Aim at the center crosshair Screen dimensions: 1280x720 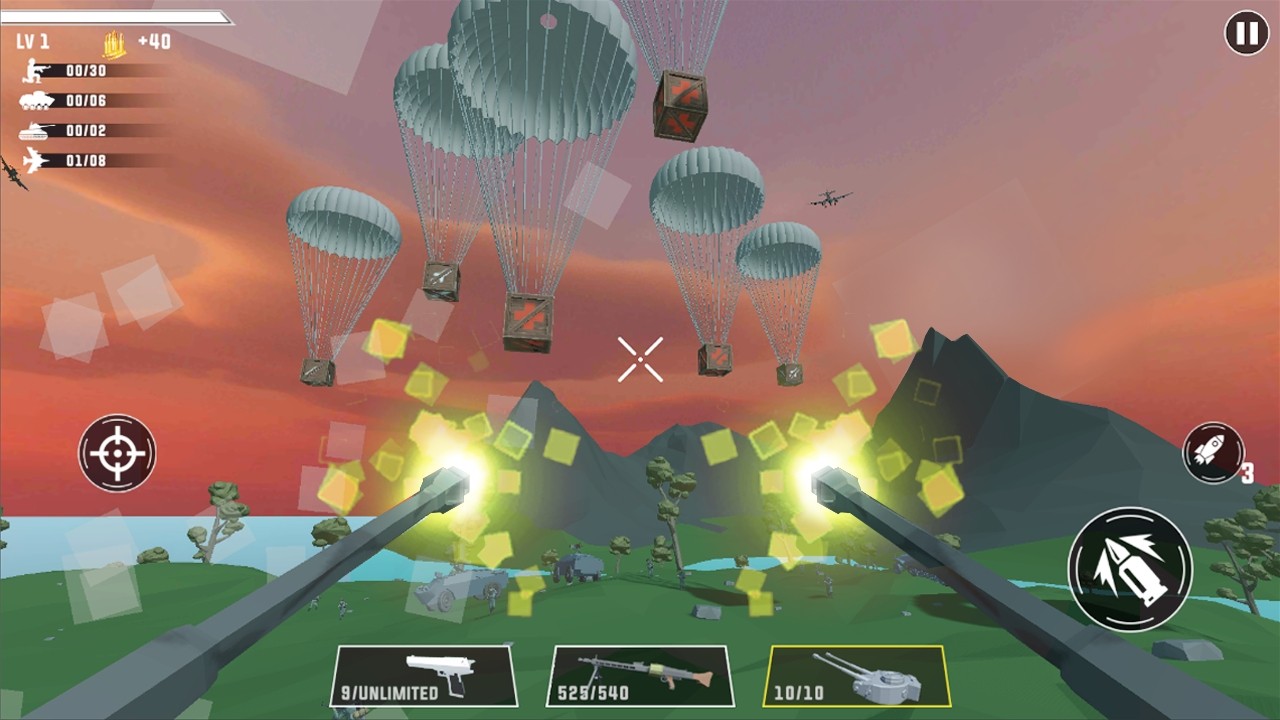639,360
